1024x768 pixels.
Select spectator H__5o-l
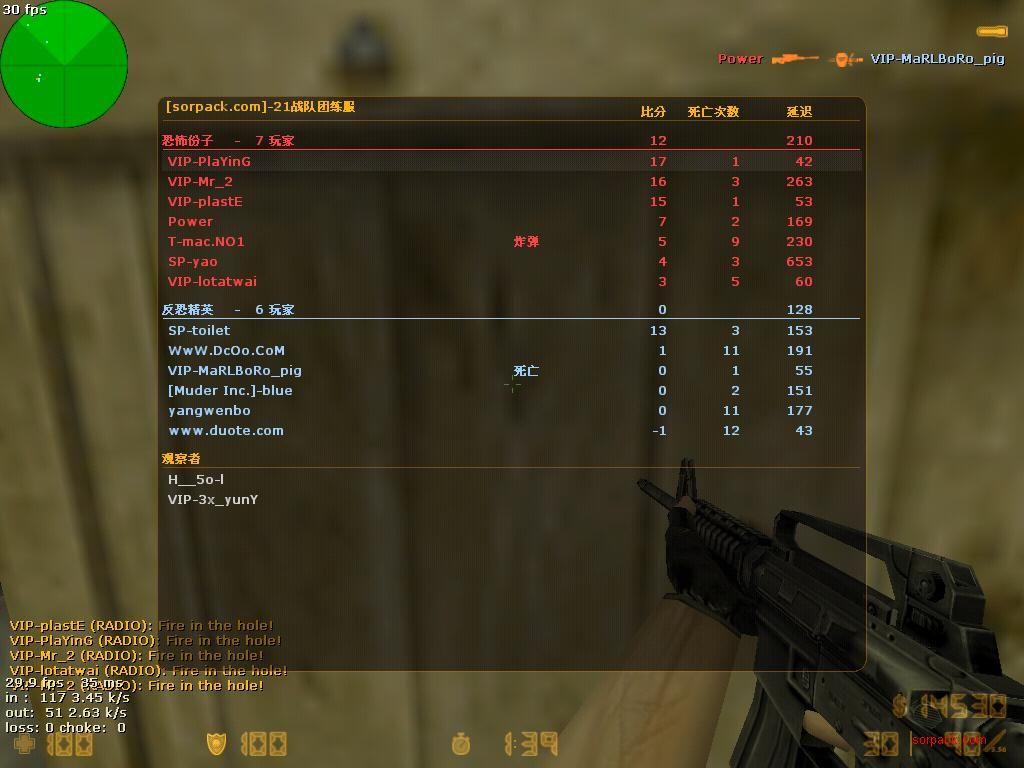(196, 479)
